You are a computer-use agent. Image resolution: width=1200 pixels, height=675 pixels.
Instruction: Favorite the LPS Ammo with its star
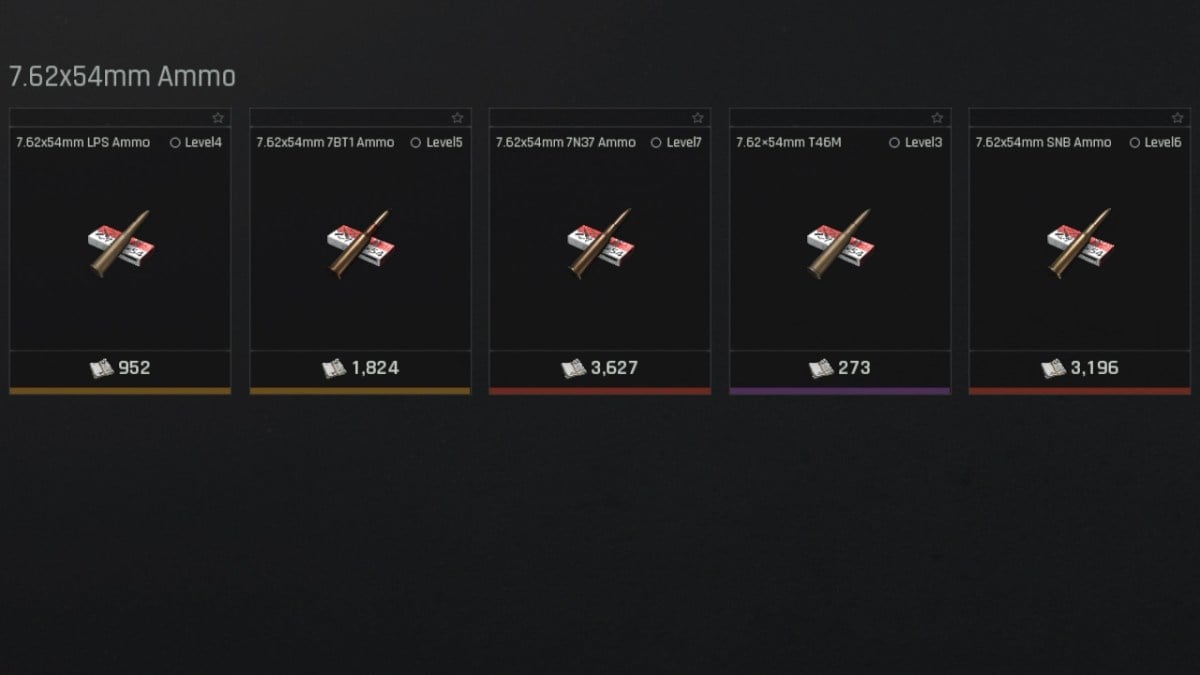coord(218,118)
